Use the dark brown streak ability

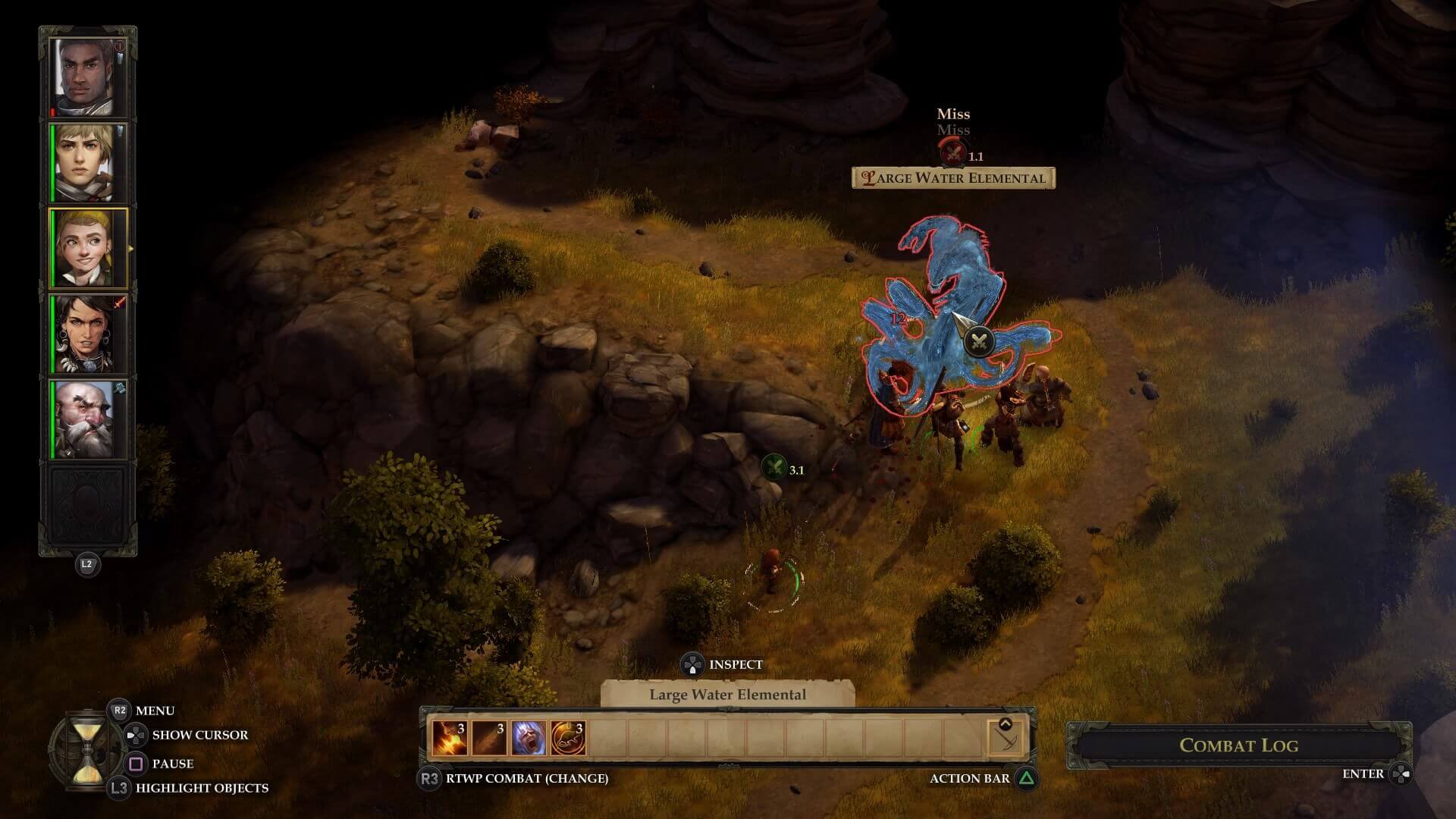click(488, 738)
